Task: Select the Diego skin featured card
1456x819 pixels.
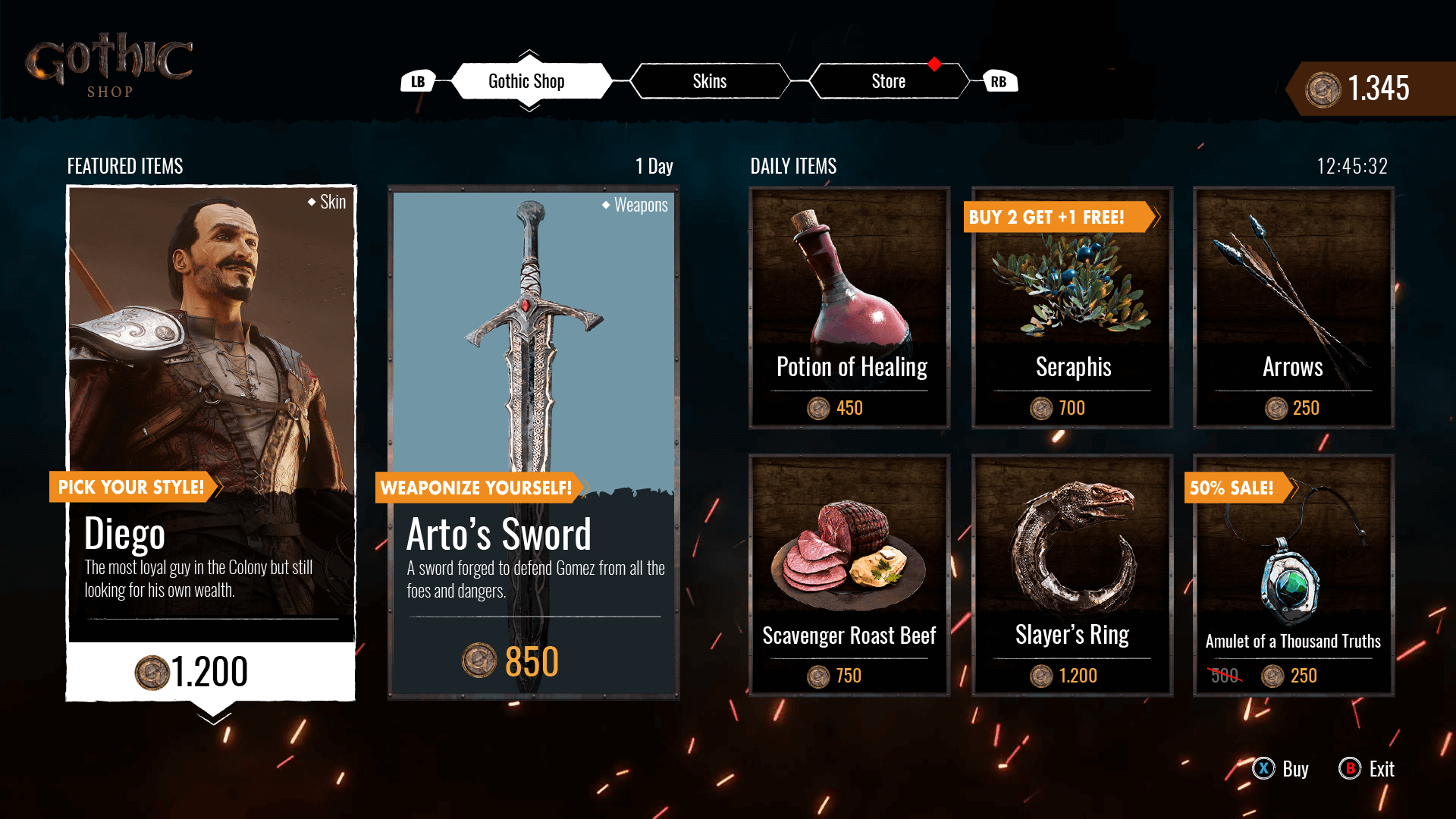Action: (211, 442)
